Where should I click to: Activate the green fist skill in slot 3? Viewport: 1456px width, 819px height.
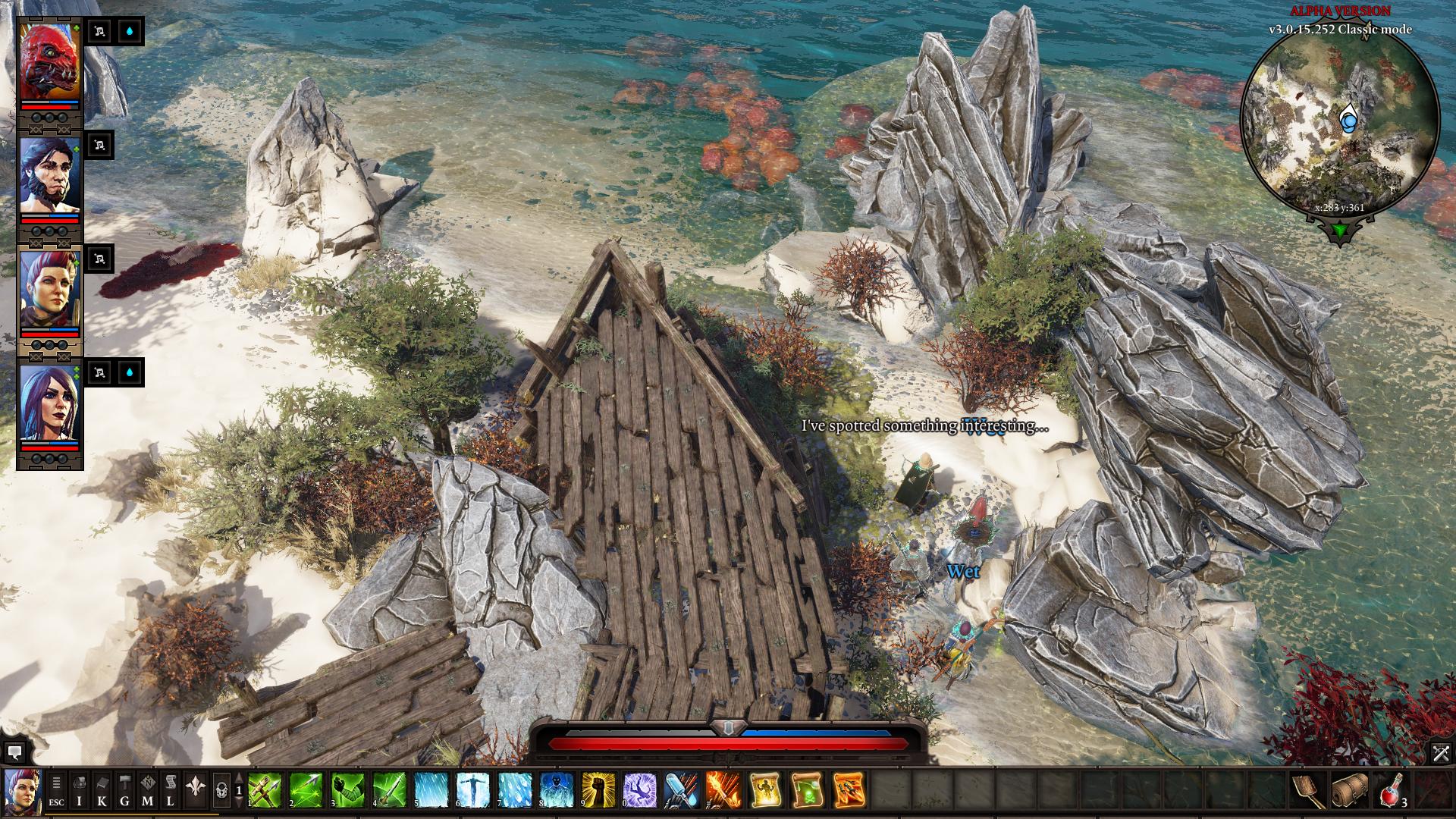(x=348, y=790)
